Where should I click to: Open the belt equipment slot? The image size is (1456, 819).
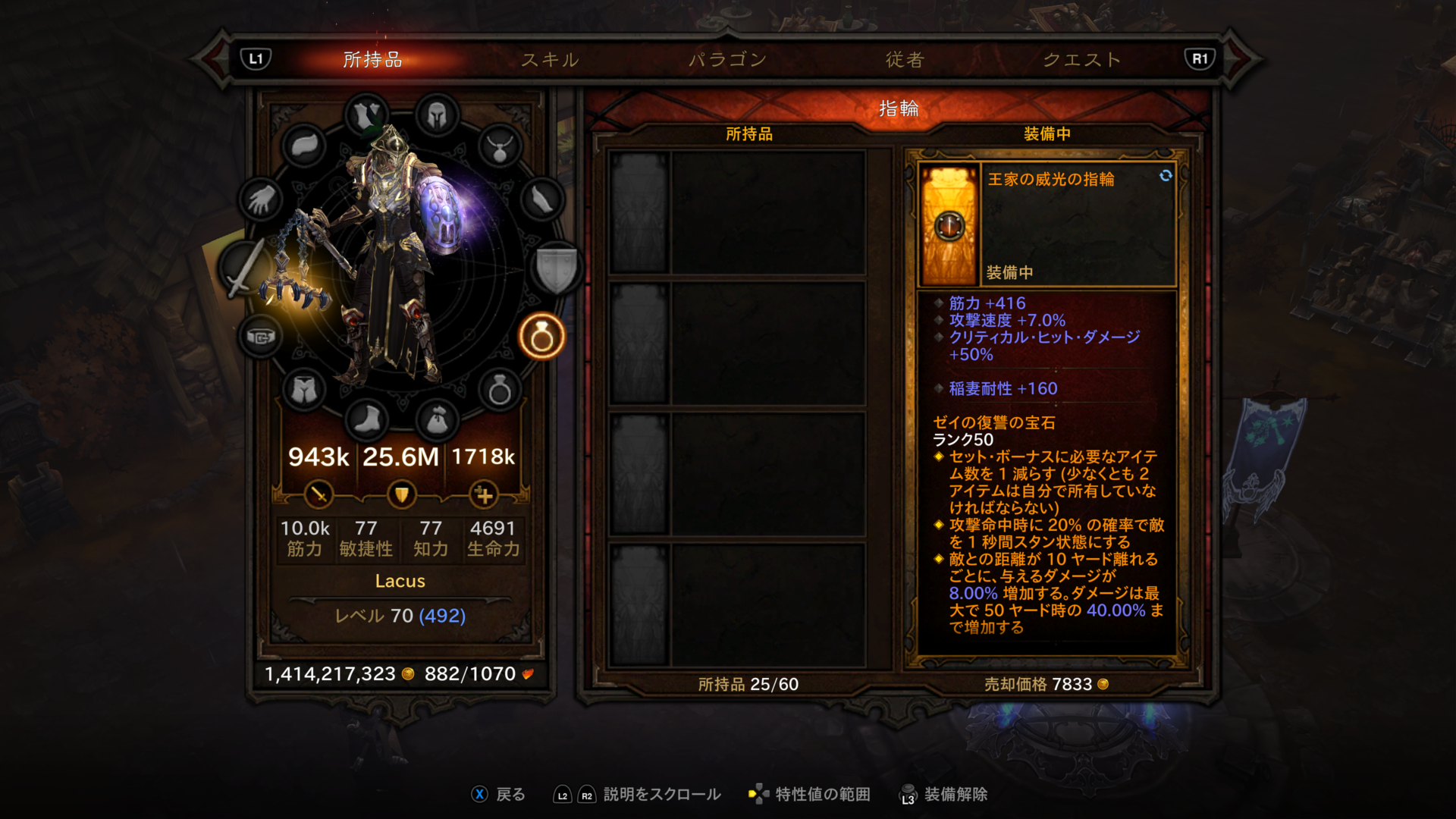(x=261, y=336)
